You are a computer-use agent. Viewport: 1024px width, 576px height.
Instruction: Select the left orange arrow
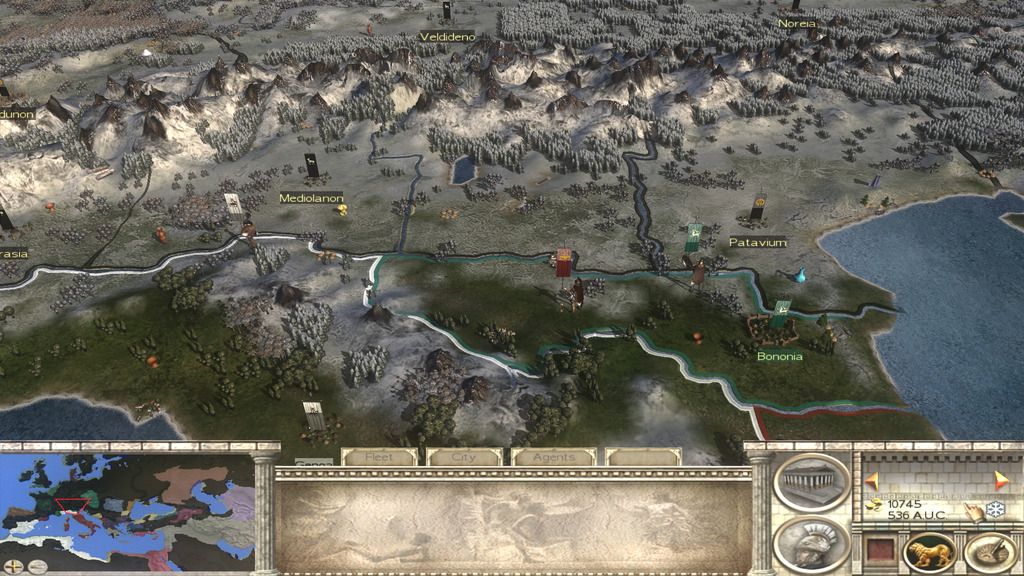(x=871, y=480)
